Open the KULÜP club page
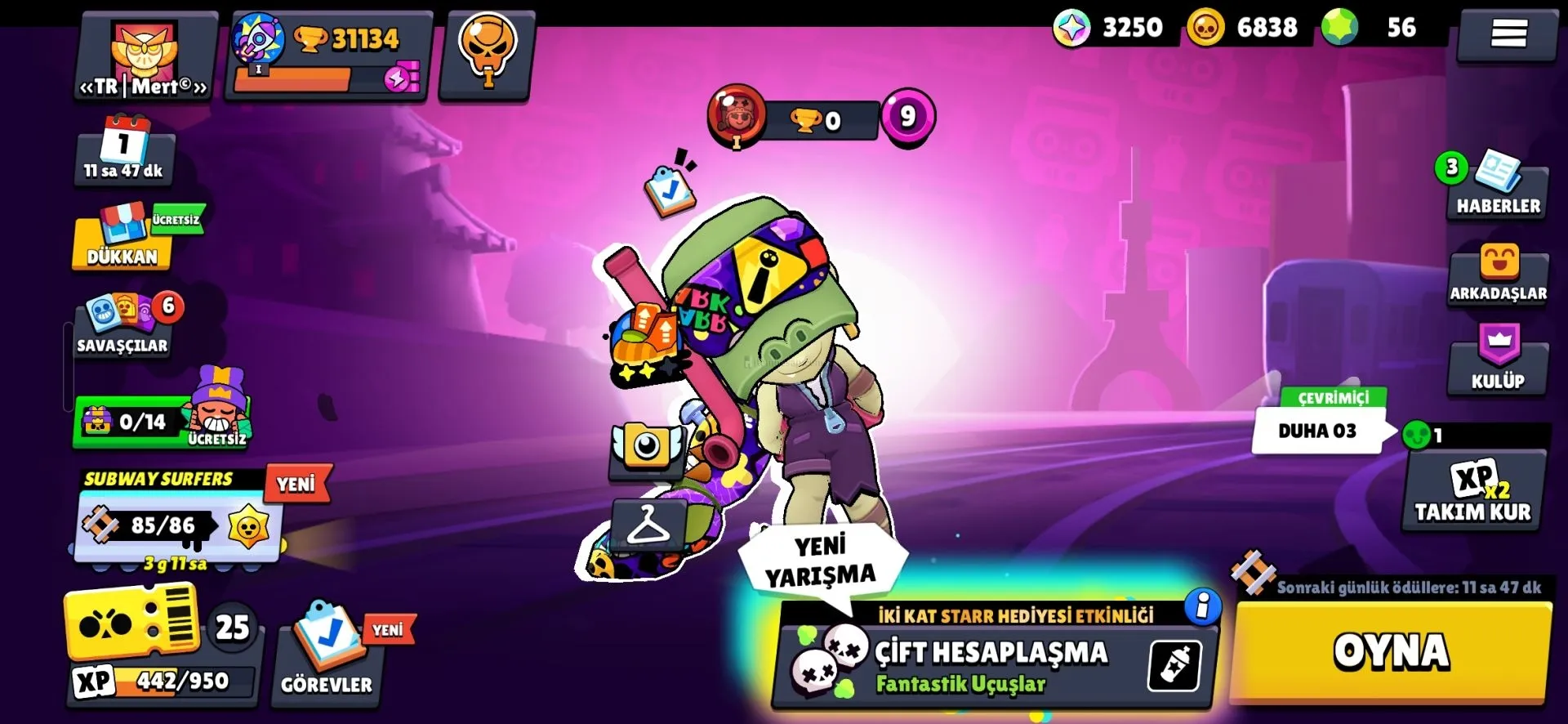Viewport: 1568px width, 724px height. coord(1498,360)
